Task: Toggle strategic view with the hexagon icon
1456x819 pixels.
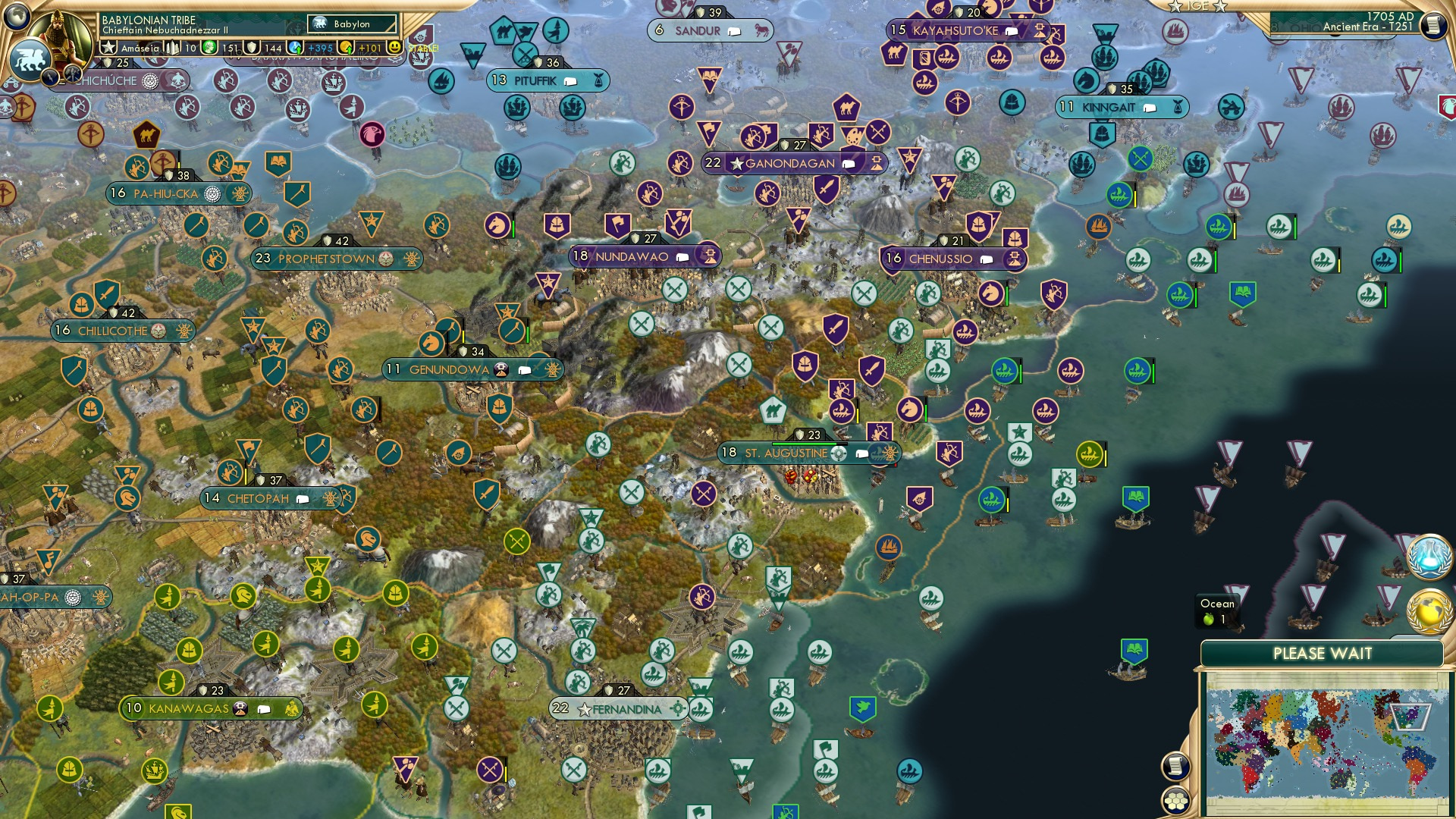Action: click(x=1174, y=802)
